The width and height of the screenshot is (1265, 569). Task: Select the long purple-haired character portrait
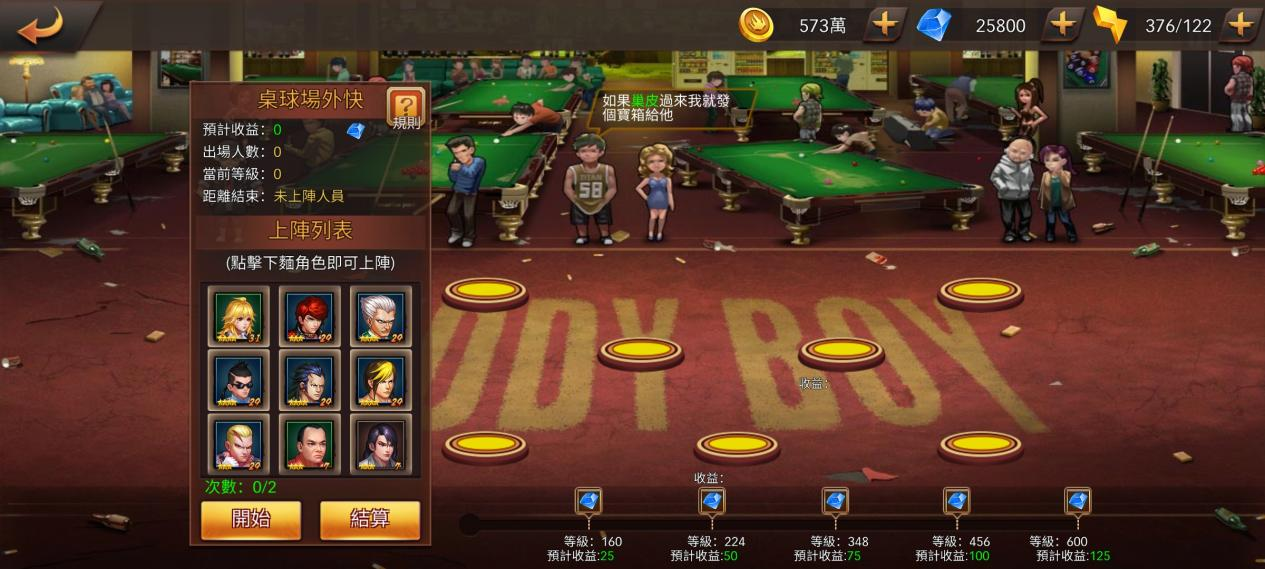click(381, 444)
